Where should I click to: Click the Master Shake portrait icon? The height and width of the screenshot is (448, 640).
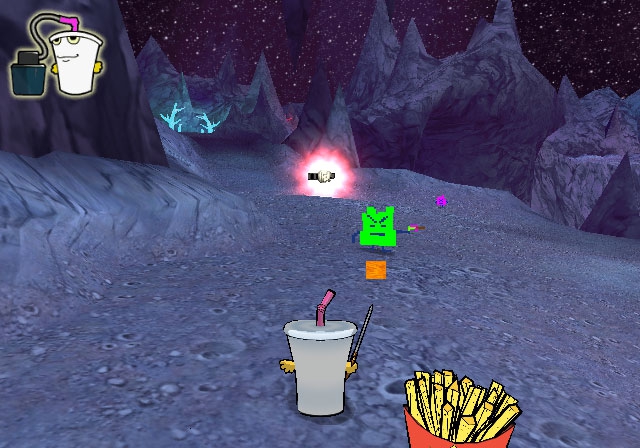coord(72,57)
